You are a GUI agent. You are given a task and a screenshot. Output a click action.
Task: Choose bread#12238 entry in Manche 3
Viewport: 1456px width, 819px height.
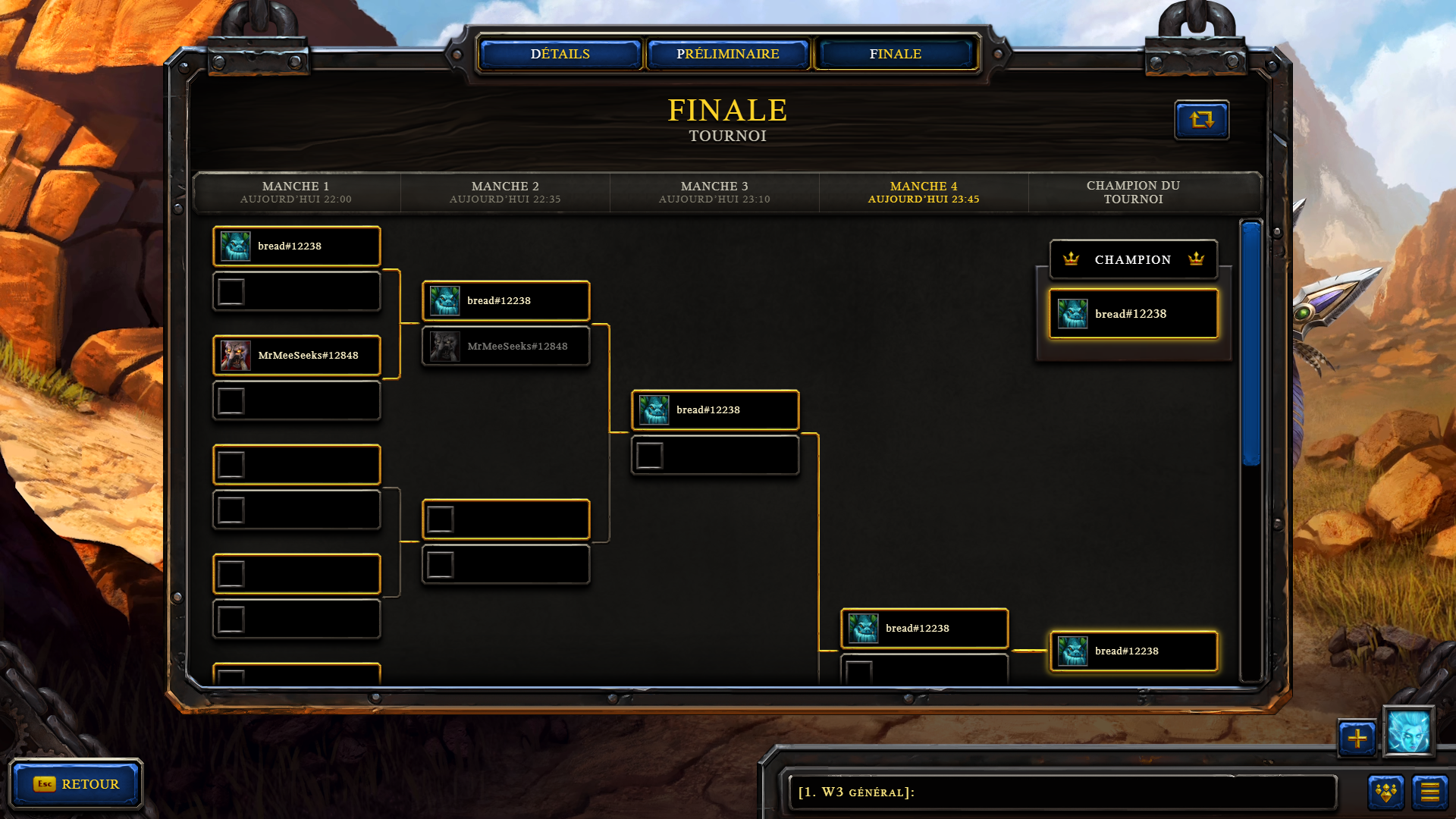point(715,409)
